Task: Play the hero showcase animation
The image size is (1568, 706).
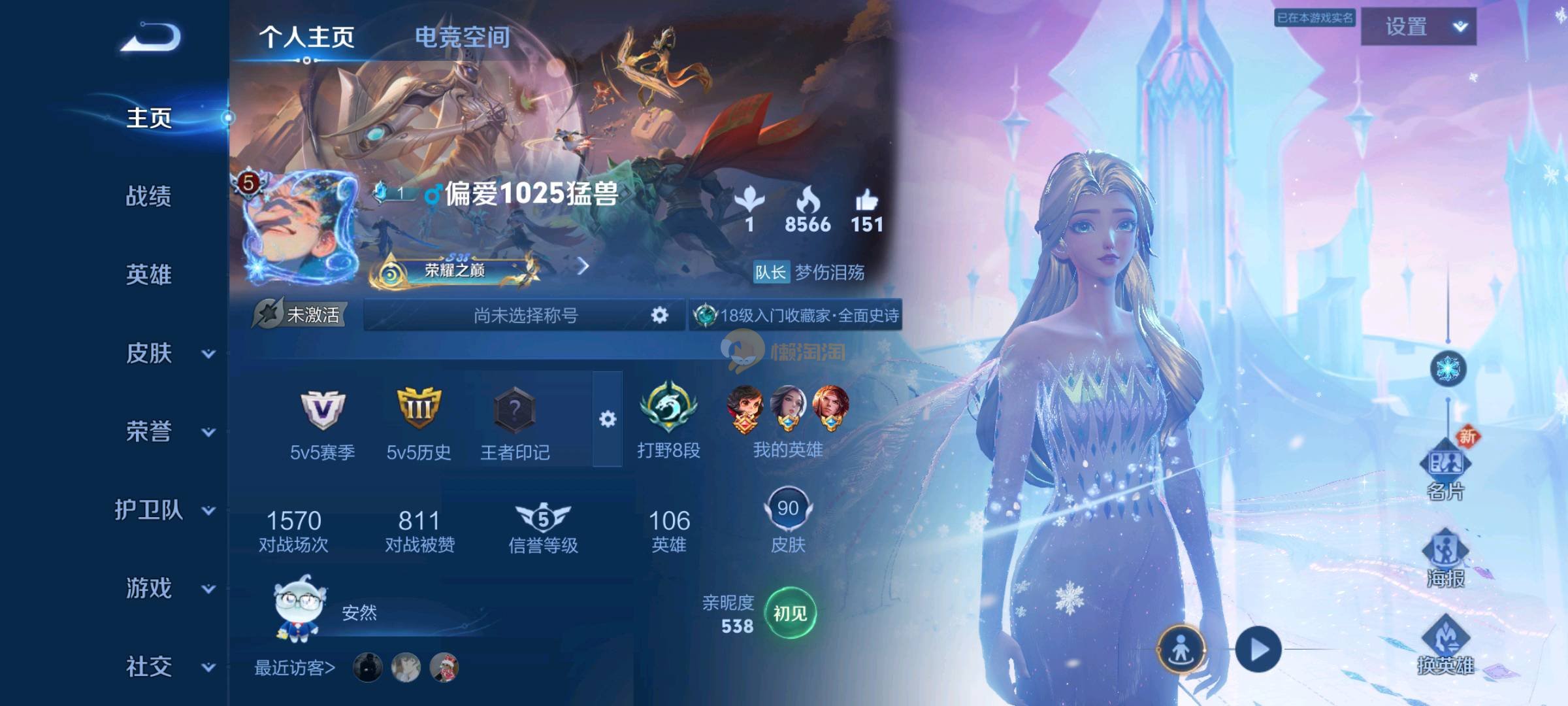Action: tap(1258, 649)
